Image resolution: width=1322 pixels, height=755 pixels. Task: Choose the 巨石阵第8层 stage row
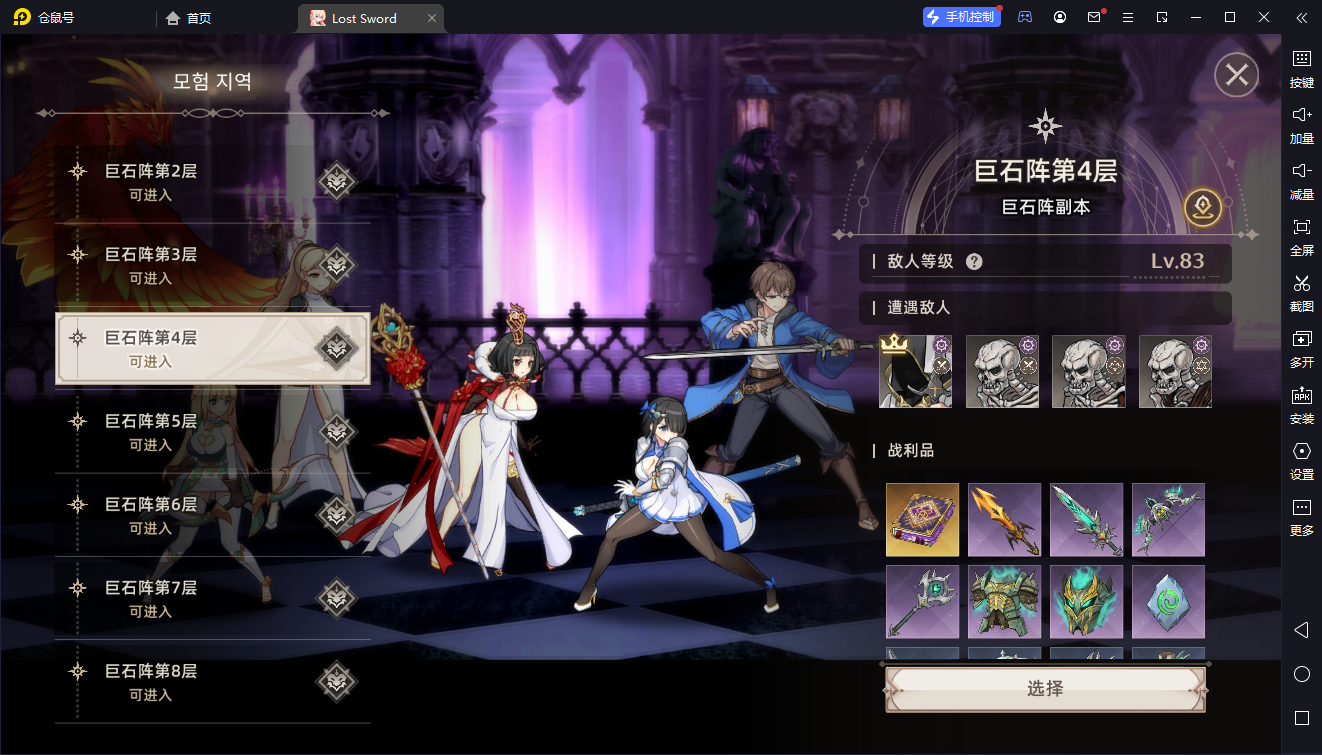(212, 682)
